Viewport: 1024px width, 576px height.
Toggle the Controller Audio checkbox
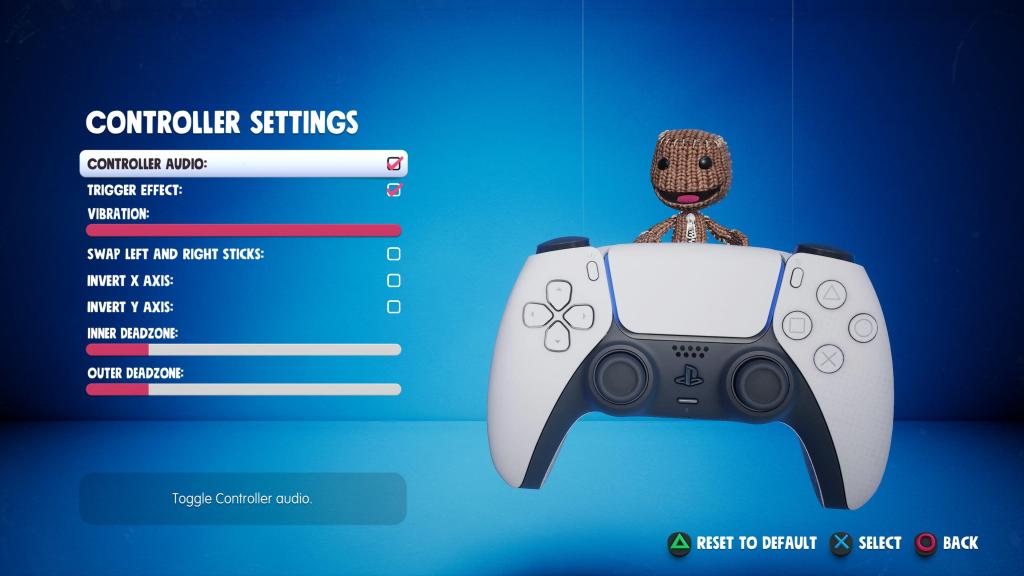point(394,163)
